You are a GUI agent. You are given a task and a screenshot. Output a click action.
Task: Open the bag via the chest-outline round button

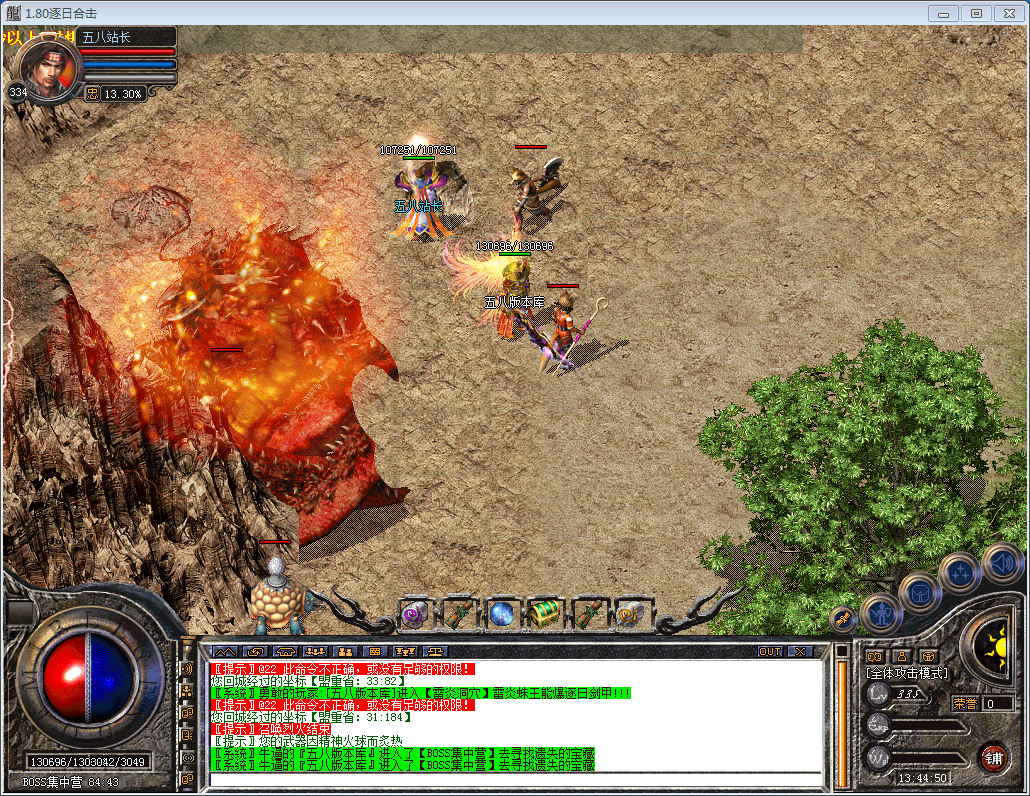tap(919, 592)
